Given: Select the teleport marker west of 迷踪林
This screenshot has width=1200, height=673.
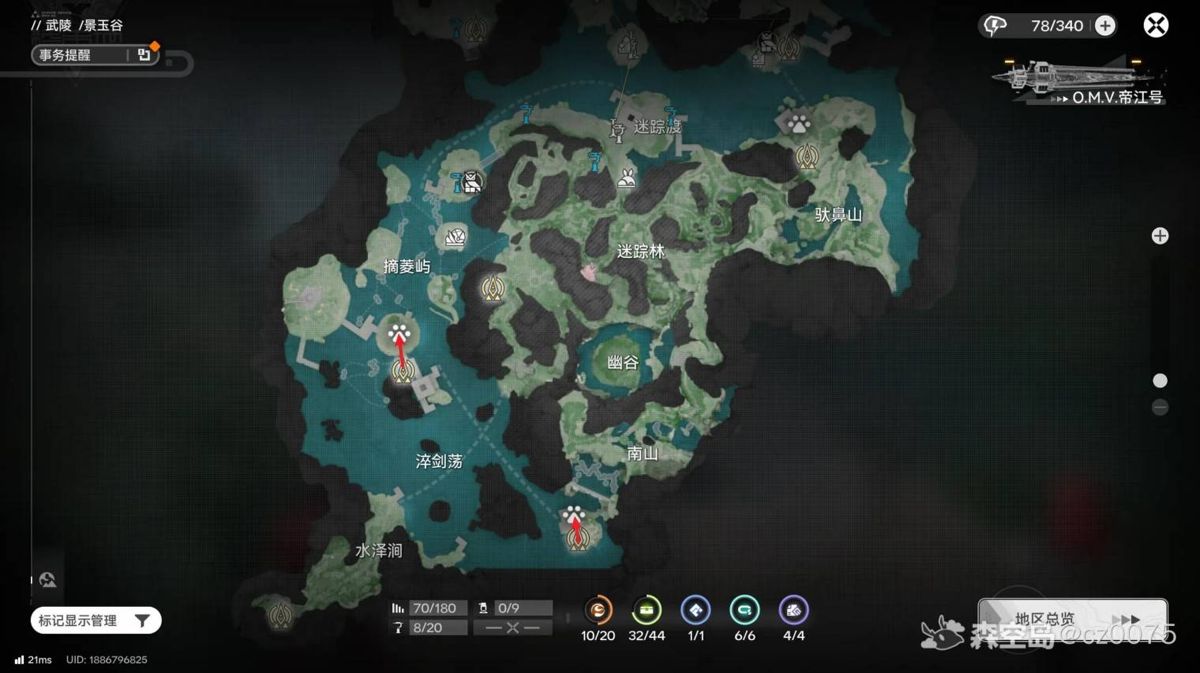Looking at the screenshot, I should point(491,288).
